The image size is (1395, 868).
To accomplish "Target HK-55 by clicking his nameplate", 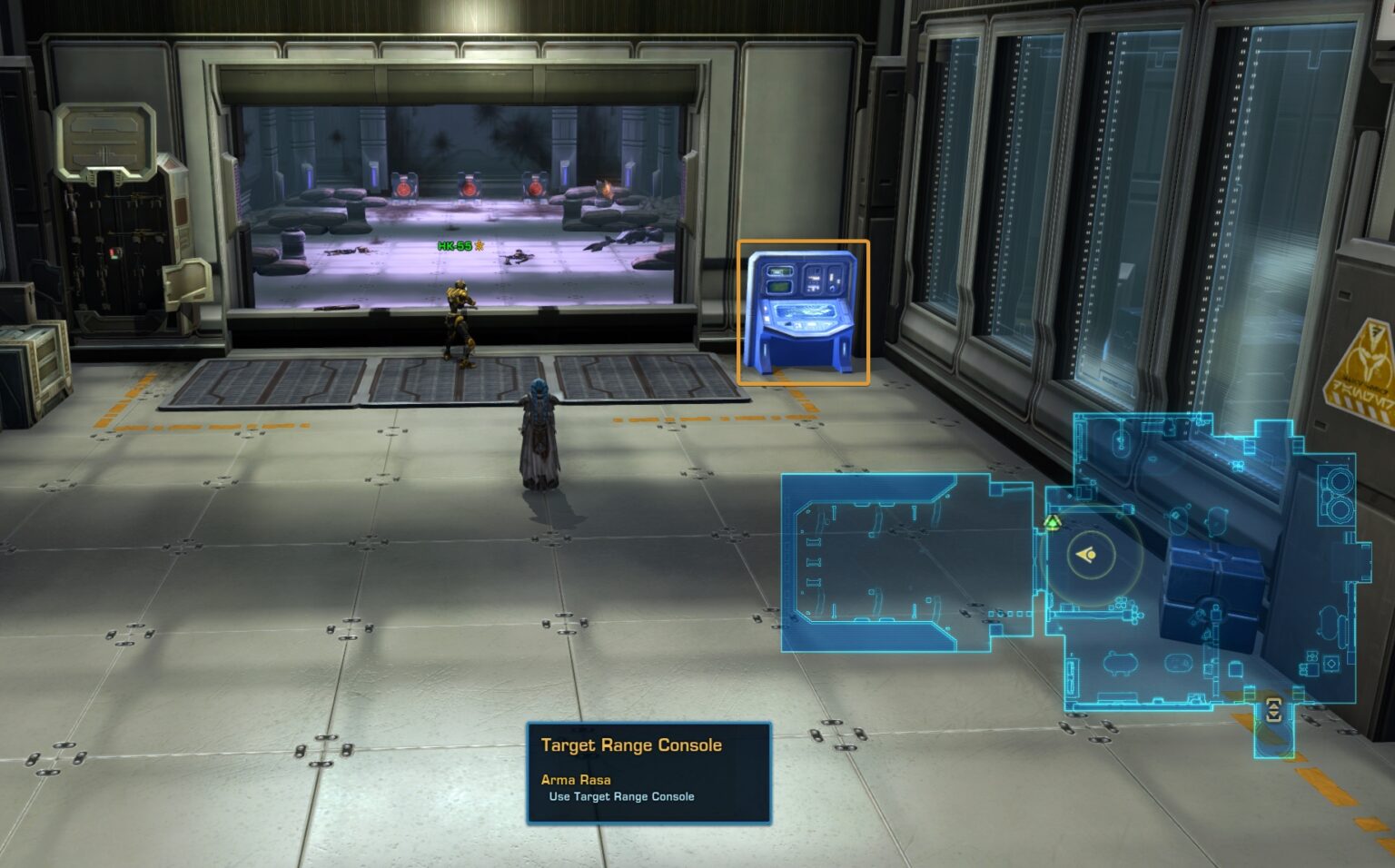I will (456, 243).
